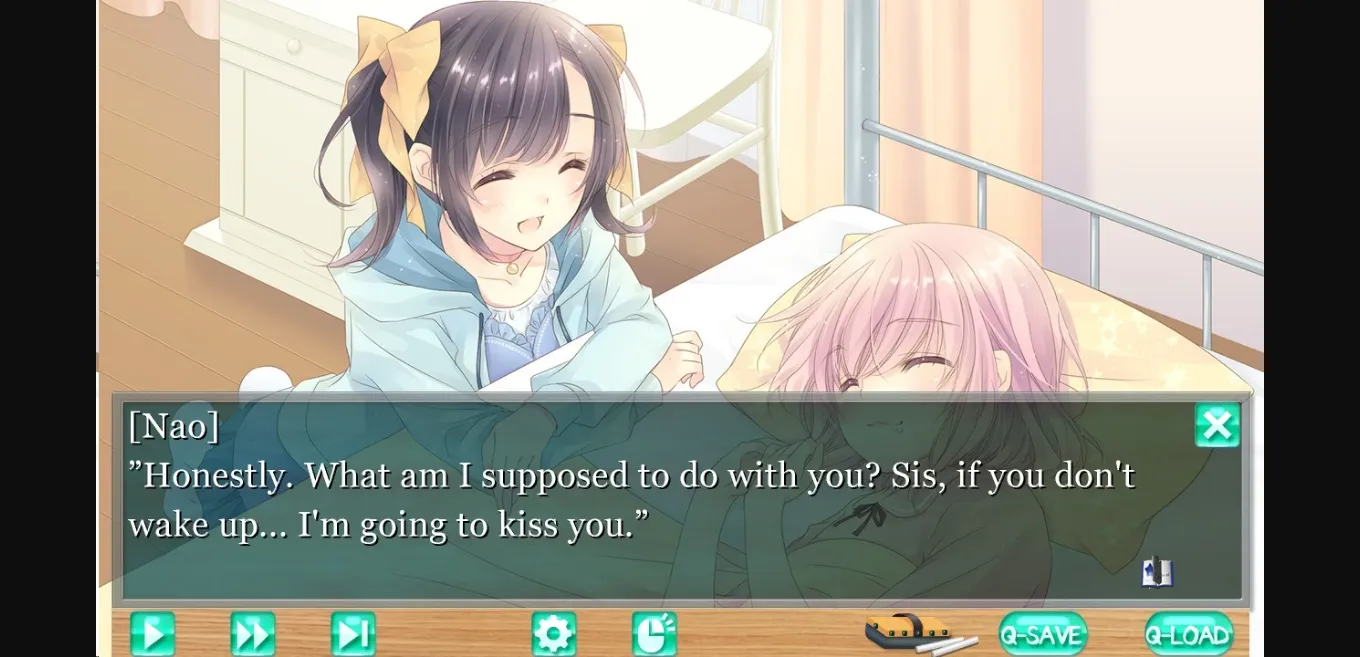Image resolution: width=1360 pixels, height=657 pixels.
Task: Start auto-play with the play arrow
Action: tap(152, 634)
